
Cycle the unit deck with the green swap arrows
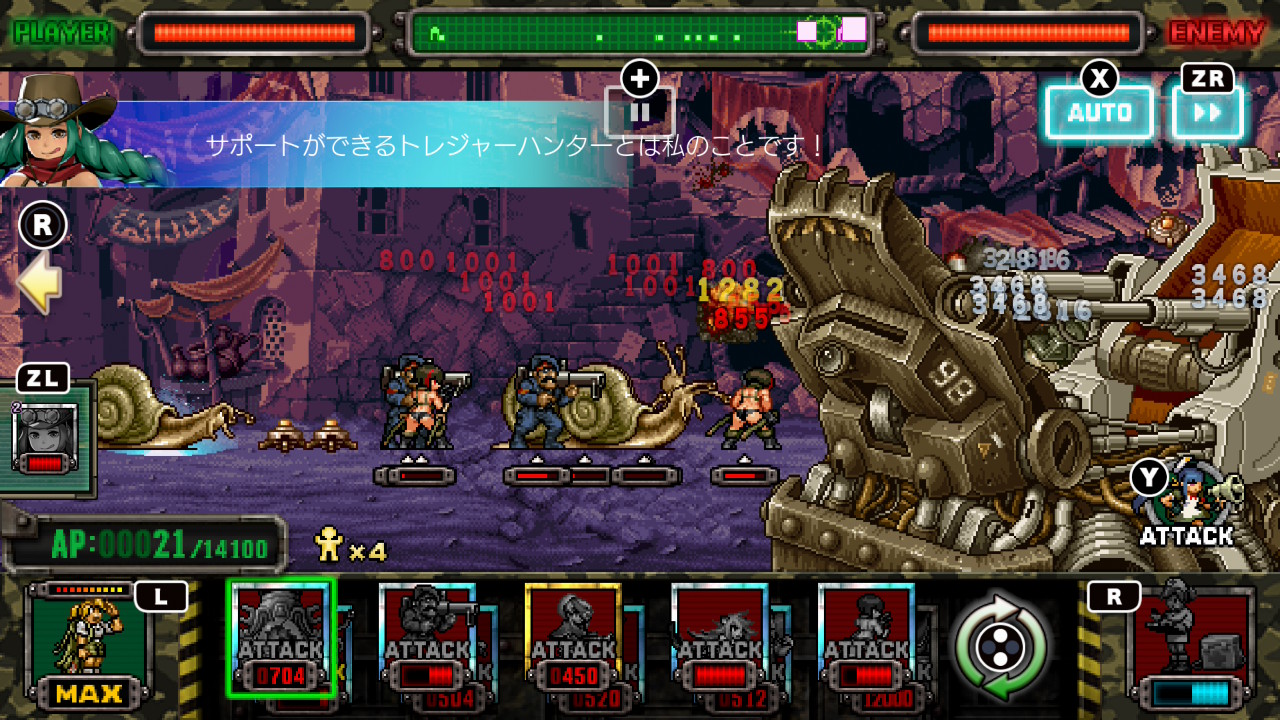point(1000,647)
